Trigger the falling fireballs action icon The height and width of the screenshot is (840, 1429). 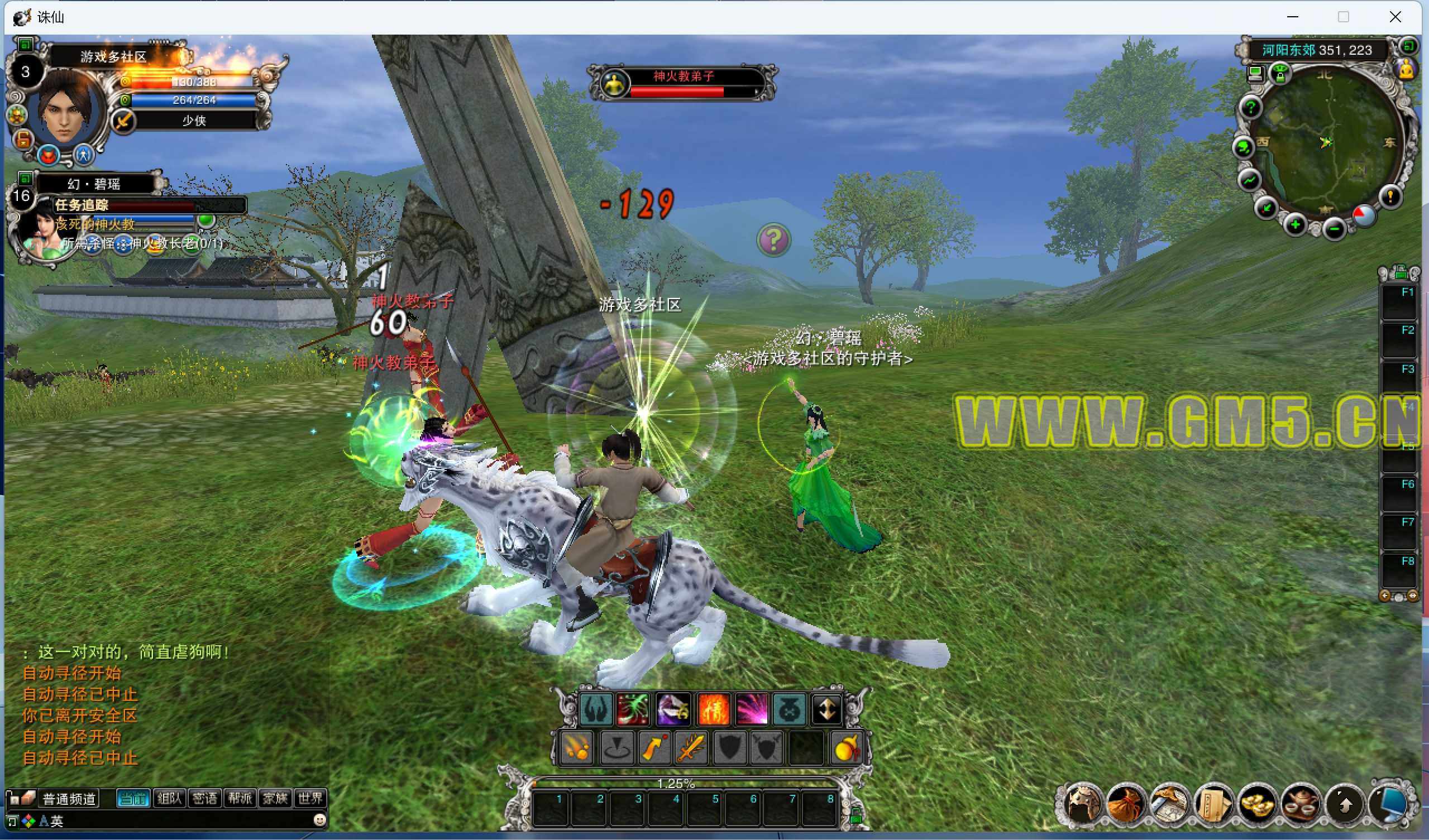pyautogui.click(x=576, y=747)
